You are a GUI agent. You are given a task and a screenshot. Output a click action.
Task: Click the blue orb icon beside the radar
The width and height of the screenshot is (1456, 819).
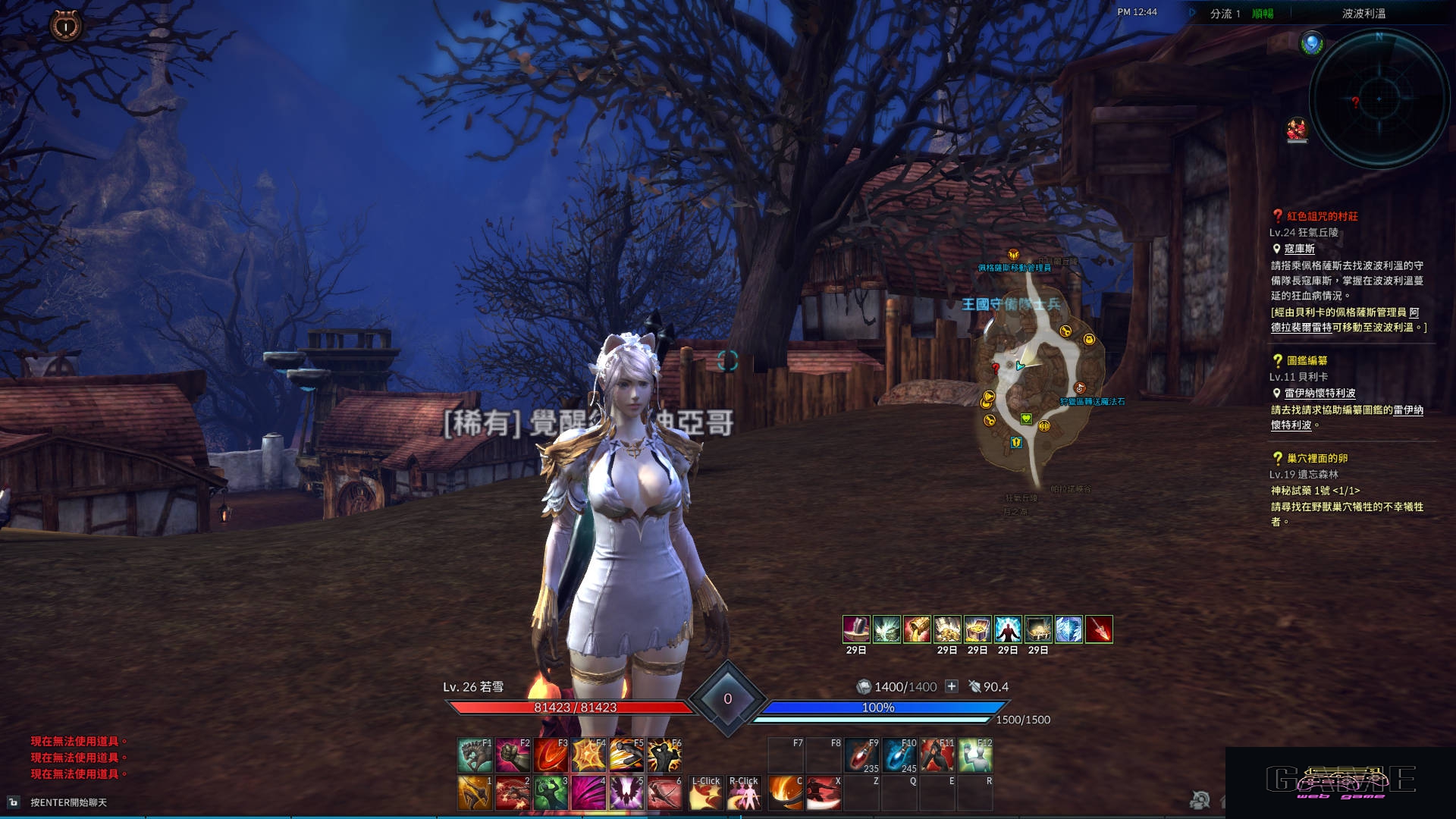[x=1311, y=43]
